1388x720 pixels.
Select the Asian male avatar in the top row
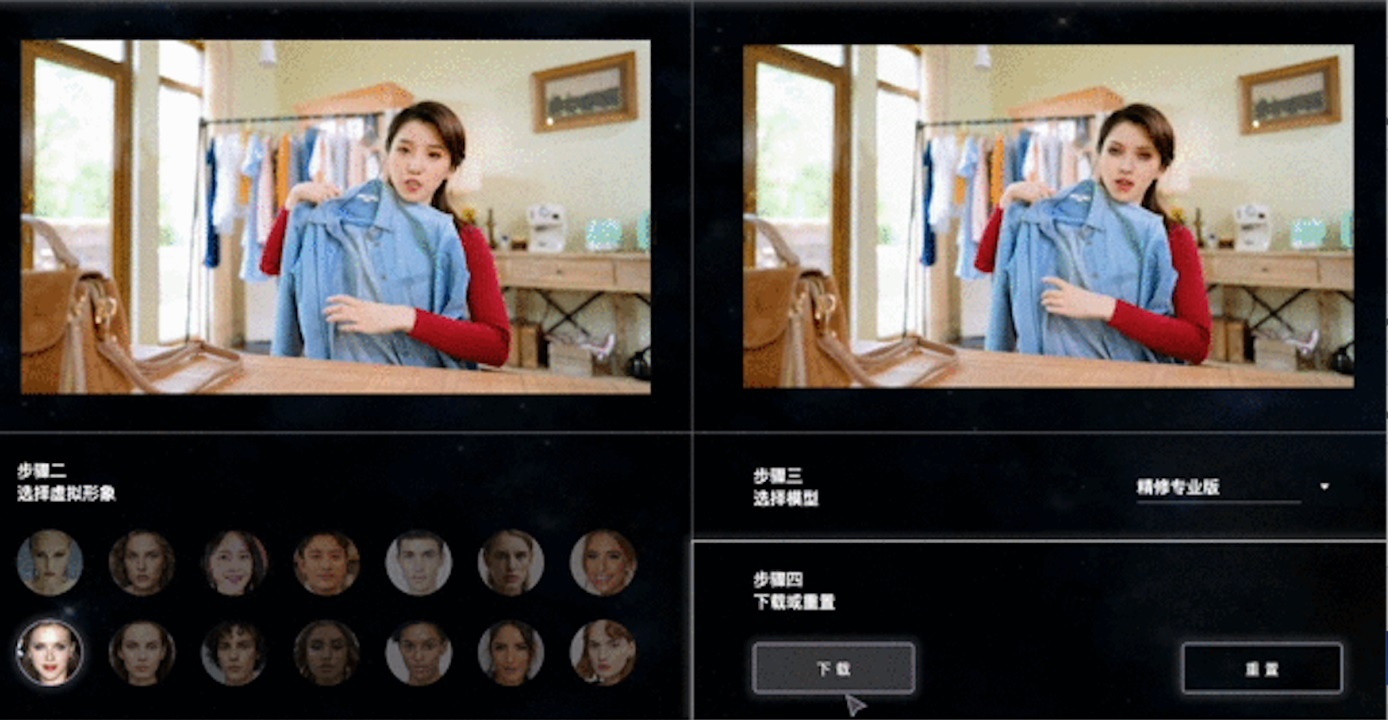pyautogui.click(x=328, y=563)
